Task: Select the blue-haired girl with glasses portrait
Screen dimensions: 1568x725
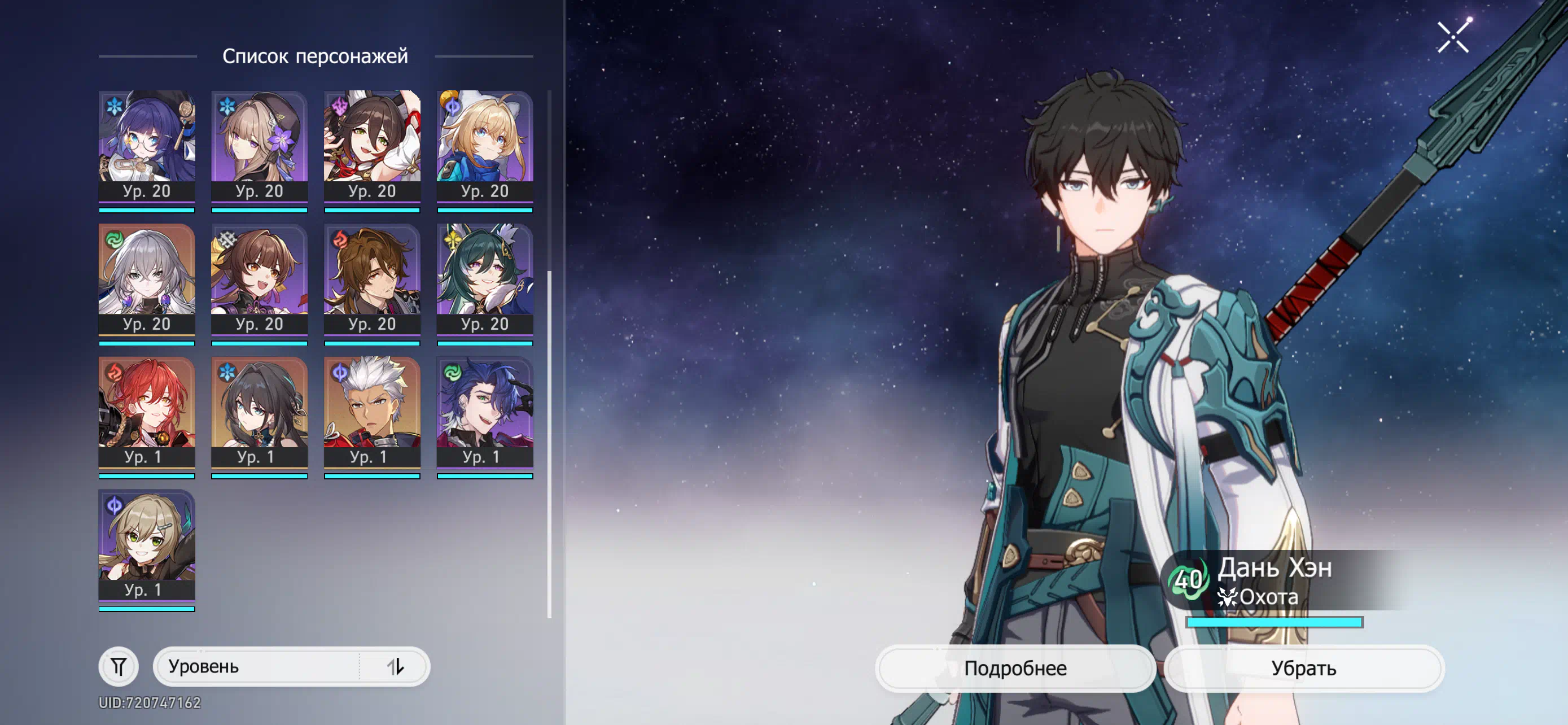Action: click(147, 146)
